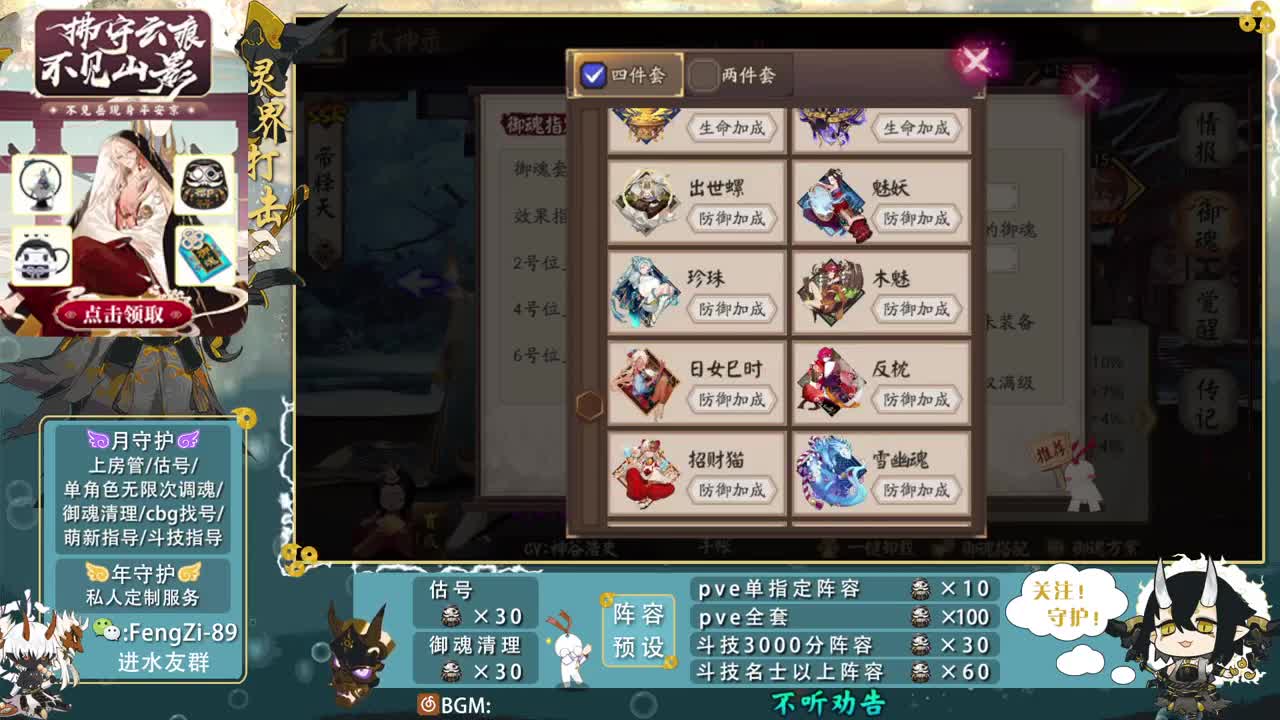Enable the 两件套 checkbox
1280x720 pixels.
[x=706, y=74]
